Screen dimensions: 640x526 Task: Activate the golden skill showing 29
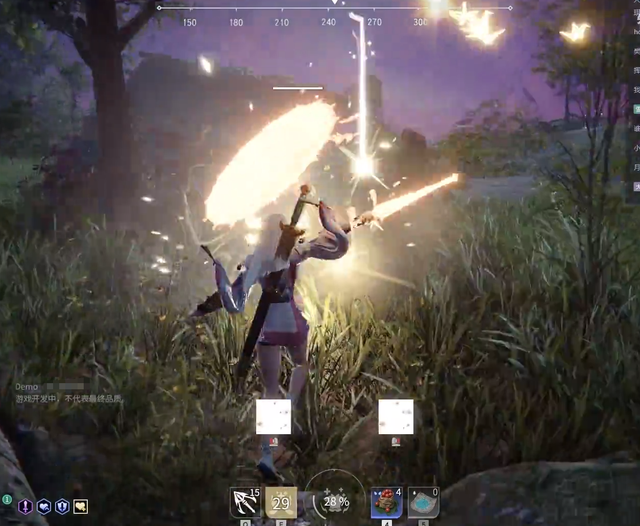[x=281, y=502]
